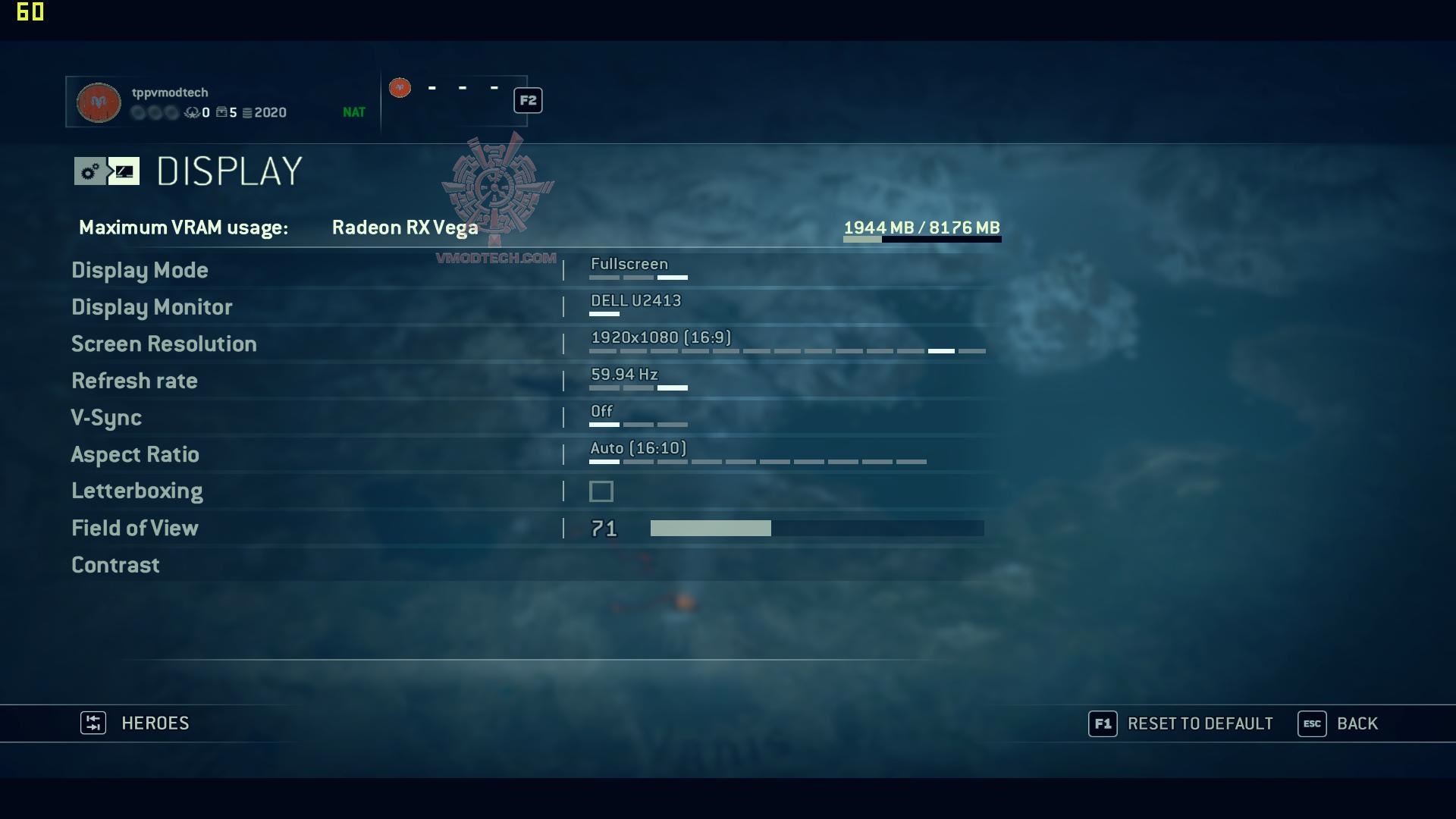1456x819 pixels.
Task: Adjust the Field of View slider bar
Action: pos(817,529)
